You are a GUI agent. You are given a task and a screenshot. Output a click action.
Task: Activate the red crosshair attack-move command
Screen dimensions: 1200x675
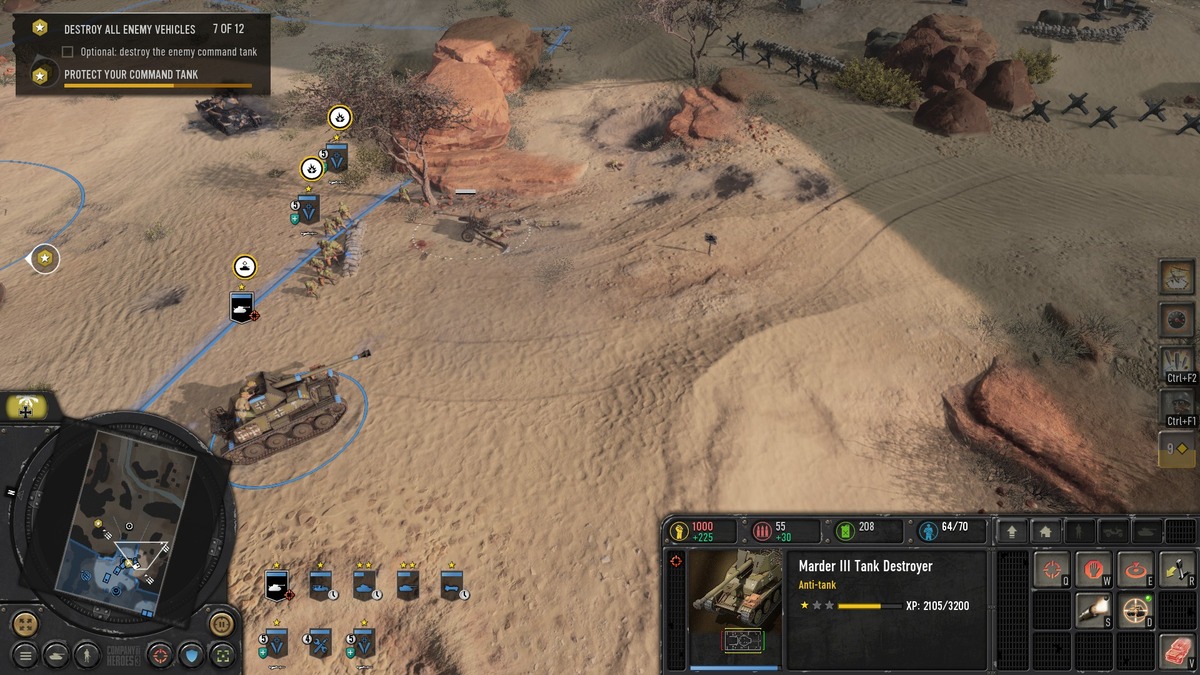[x=1051, y=570]
